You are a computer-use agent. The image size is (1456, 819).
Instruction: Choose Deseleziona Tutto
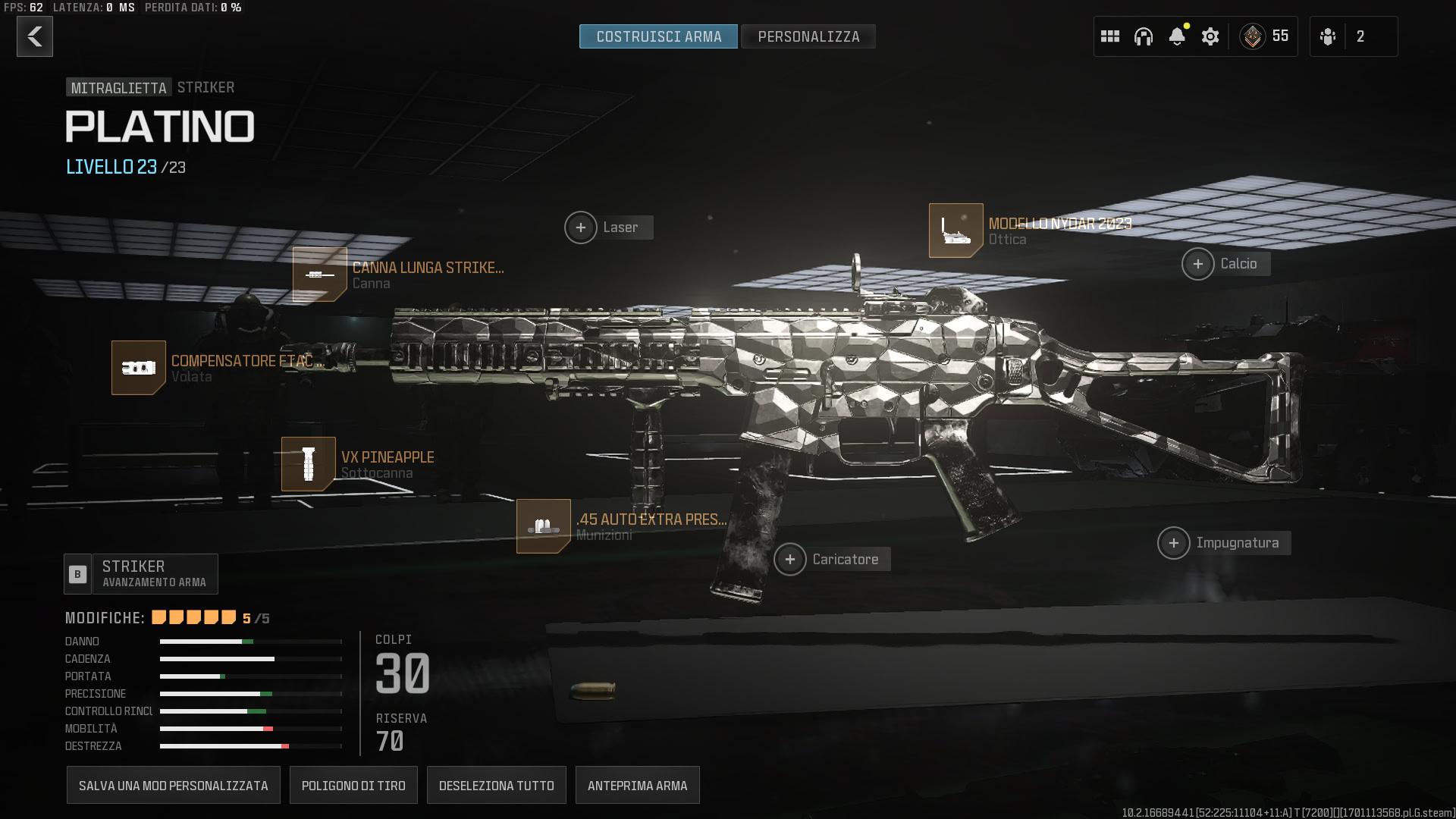[x=497, y=786]
